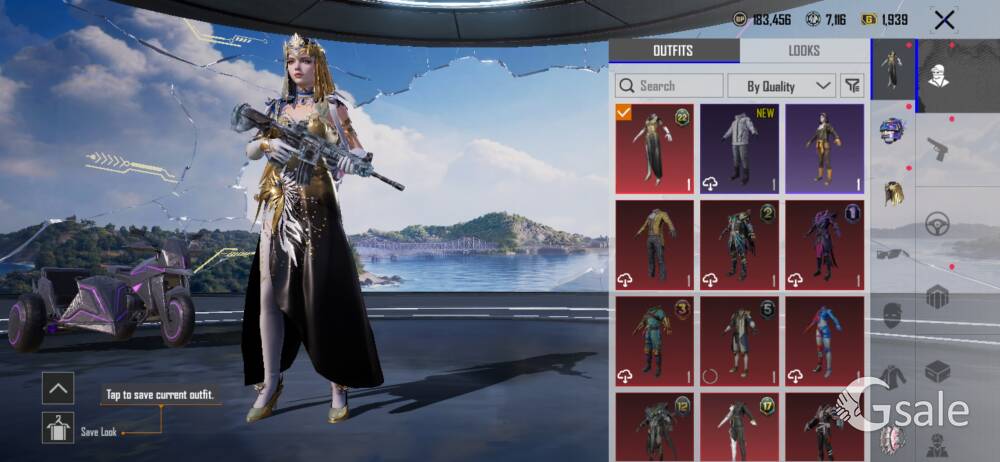Pick the level 5 outfit tile
Image resolution: width=1000 pixels, height=462 pixels.
click(x=739, y=340)
